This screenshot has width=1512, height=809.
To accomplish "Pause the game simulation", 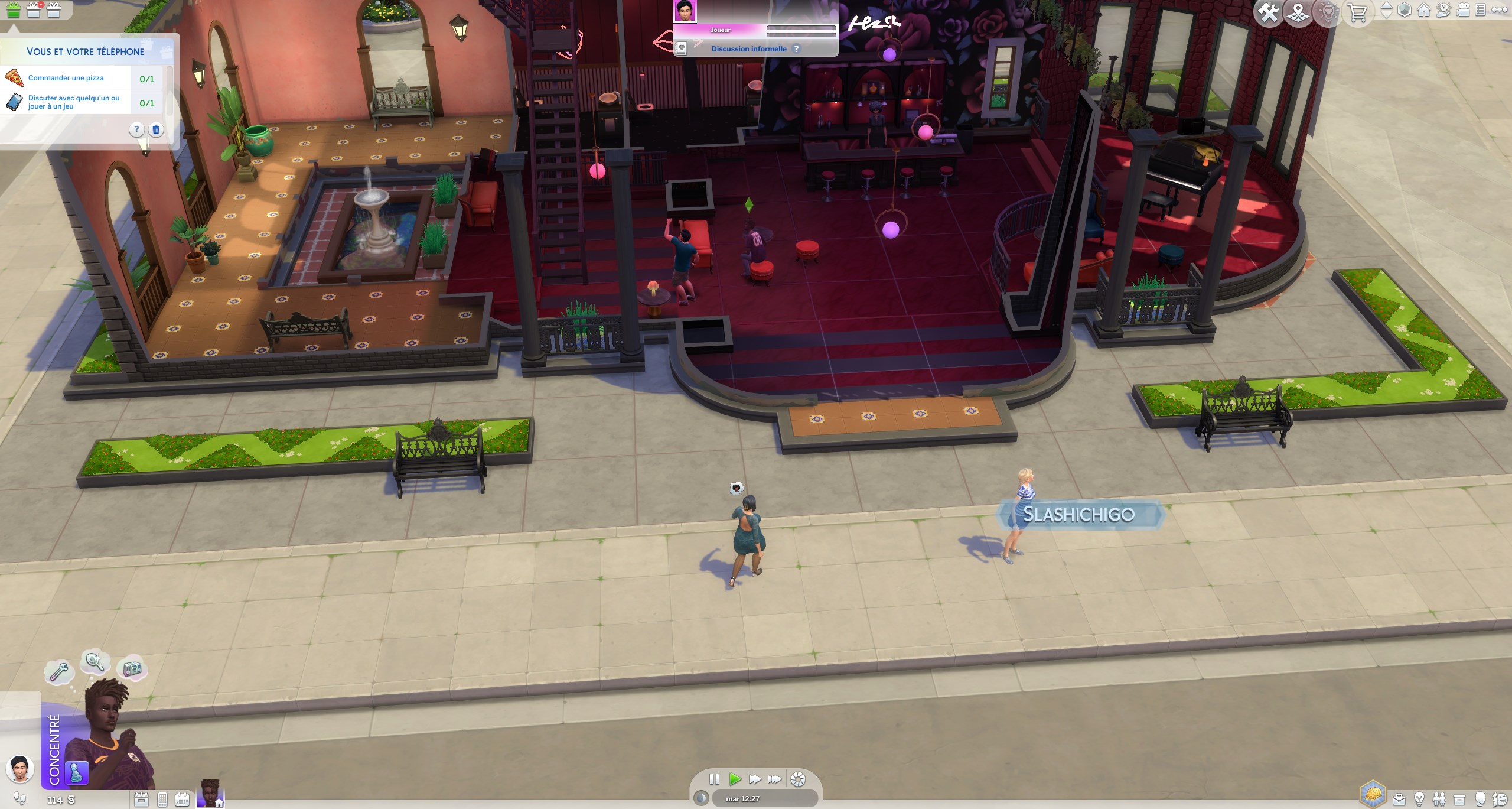I will 715,779.
